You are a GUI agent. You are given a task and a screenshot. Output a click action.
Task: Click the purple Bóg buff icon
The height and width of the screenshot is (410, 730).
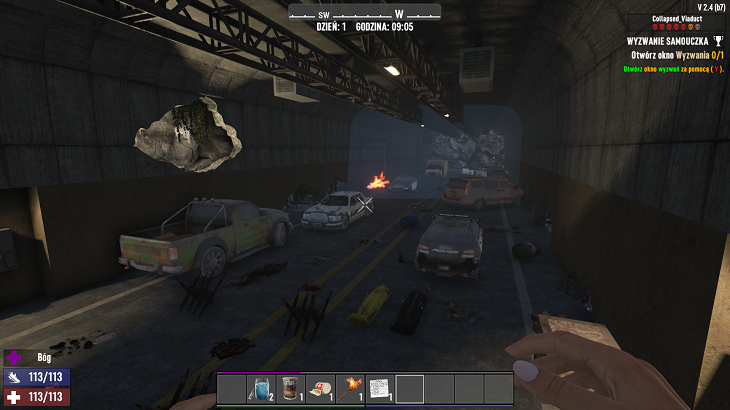[x=14, y=357]
